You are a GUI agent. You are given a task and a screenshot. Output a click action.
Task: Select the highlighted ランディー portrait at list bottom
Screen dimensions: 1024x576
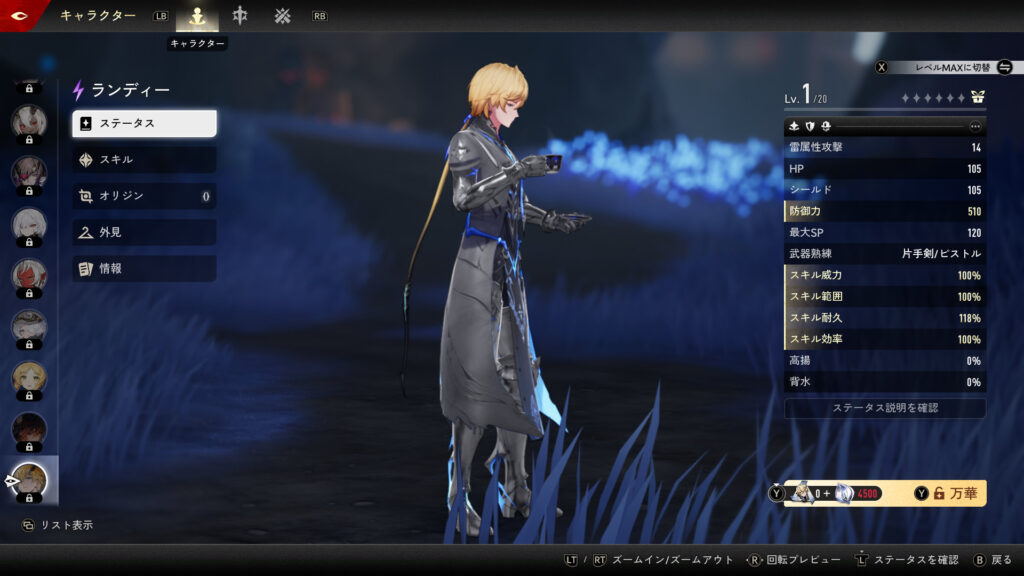[30, 481]
